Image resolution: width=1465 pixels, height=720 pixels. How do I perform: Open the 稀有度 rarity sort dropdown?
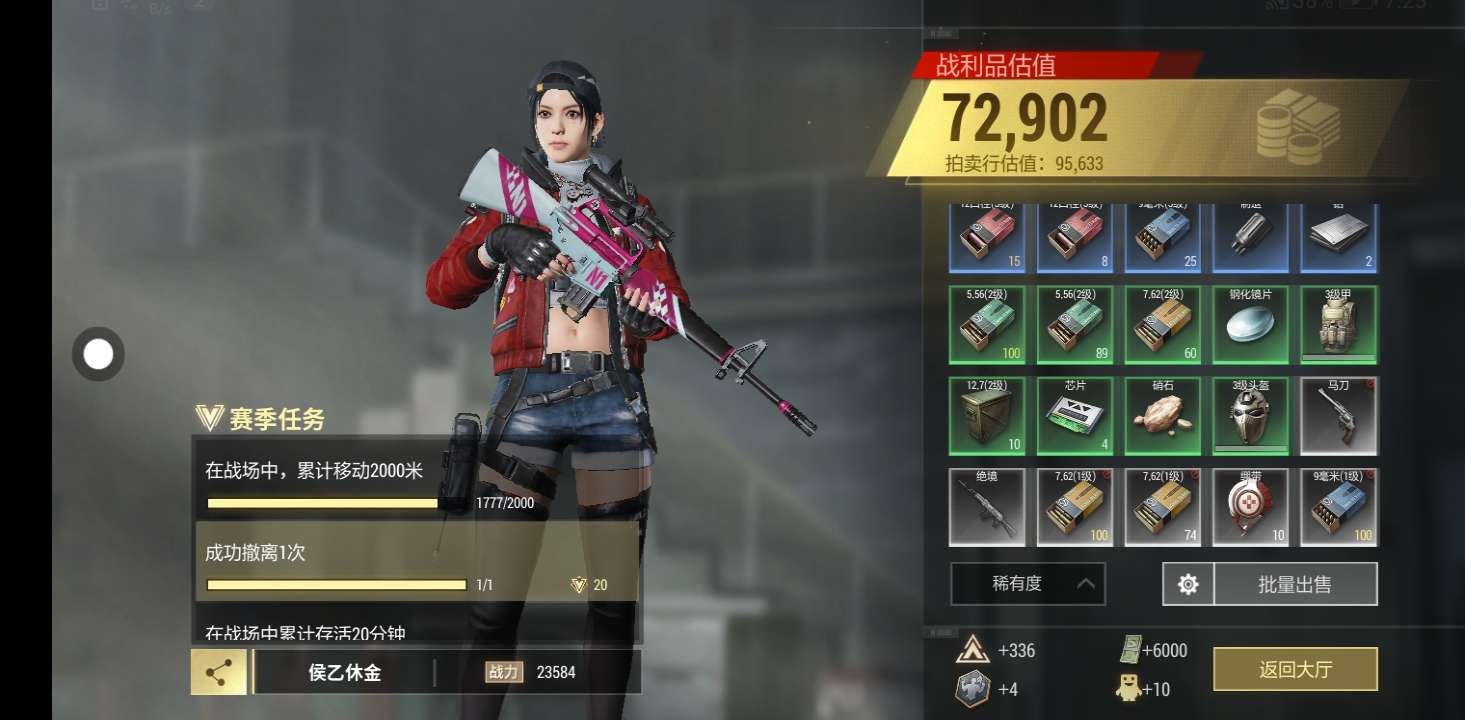coord(1028,584)
